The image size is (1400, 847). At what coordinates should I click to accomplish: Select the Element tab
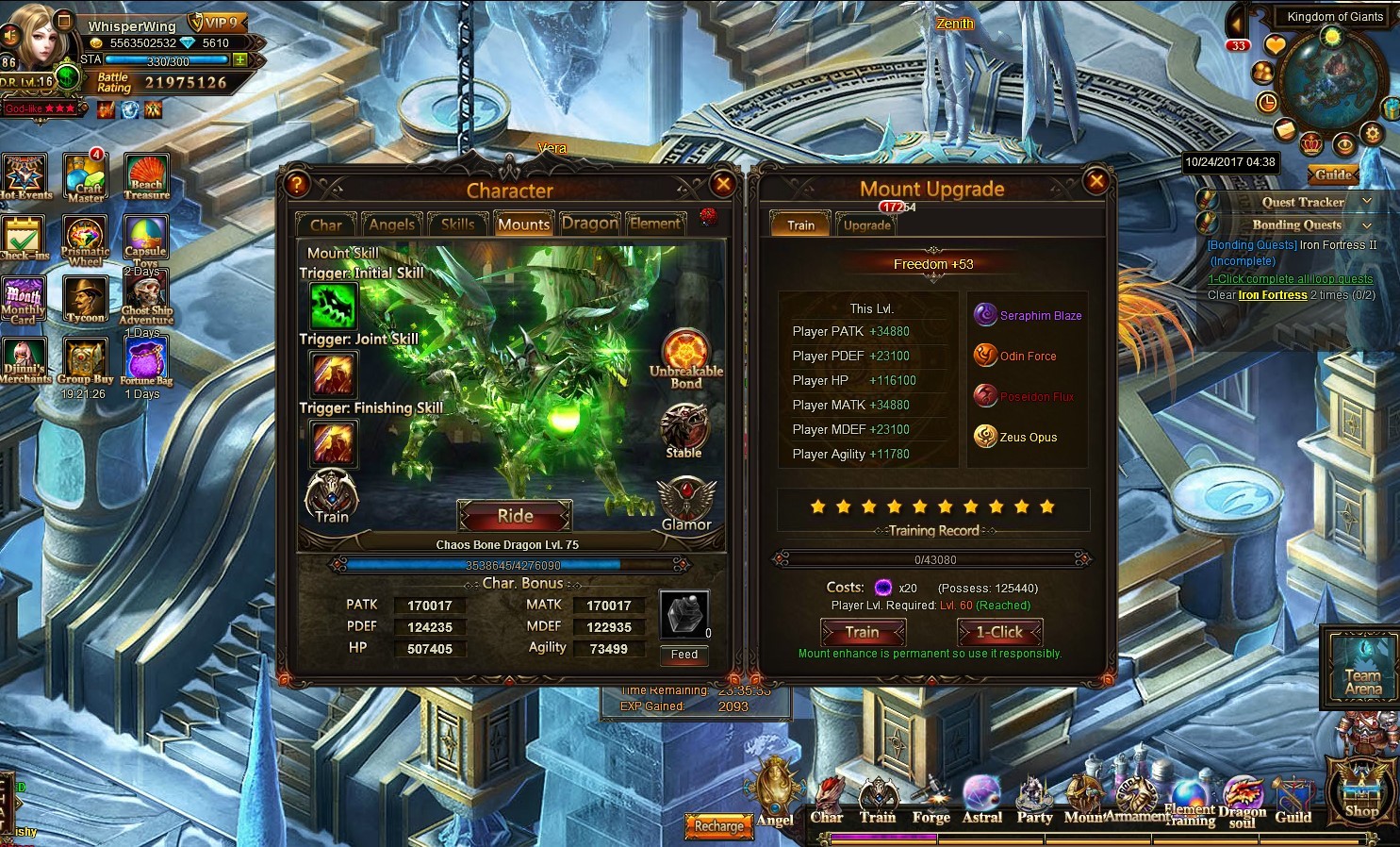click(654, 224)
